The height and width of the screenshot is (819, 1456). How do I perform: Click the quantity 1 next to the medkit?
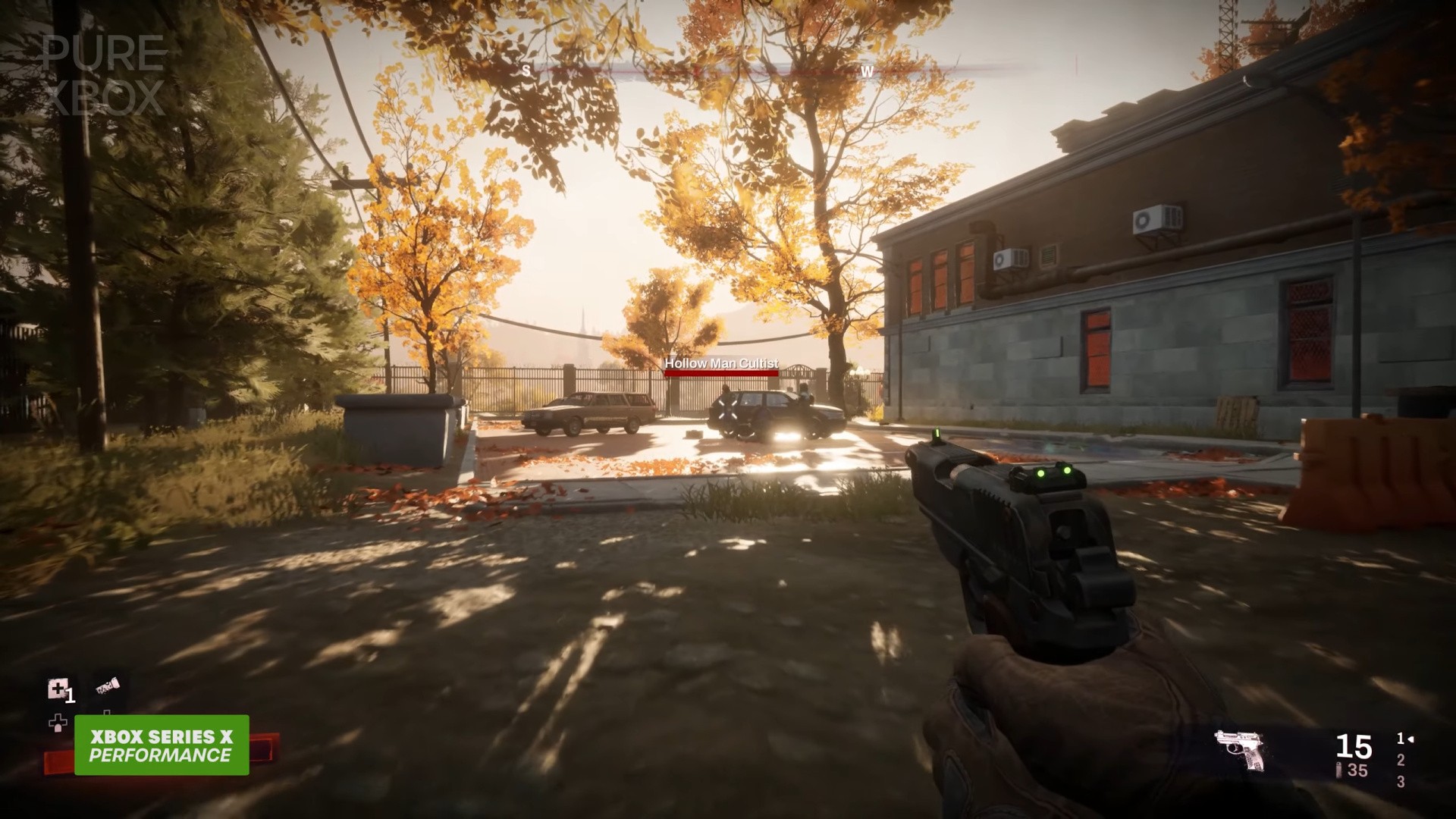pos(70,696)
